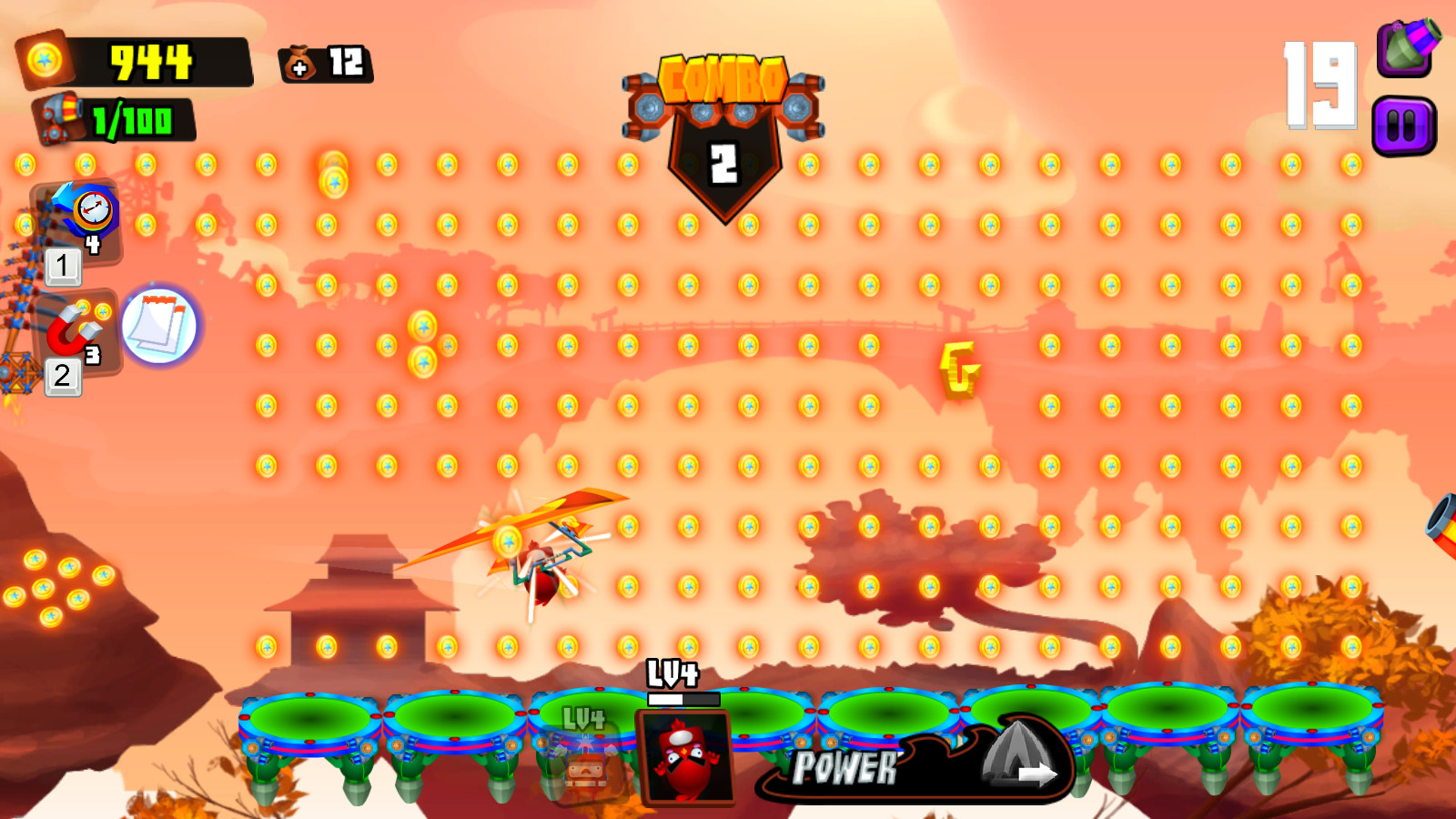Select the red bird character portrait
This screenshot has width=1456, height=819.
(x=686, y=756)
